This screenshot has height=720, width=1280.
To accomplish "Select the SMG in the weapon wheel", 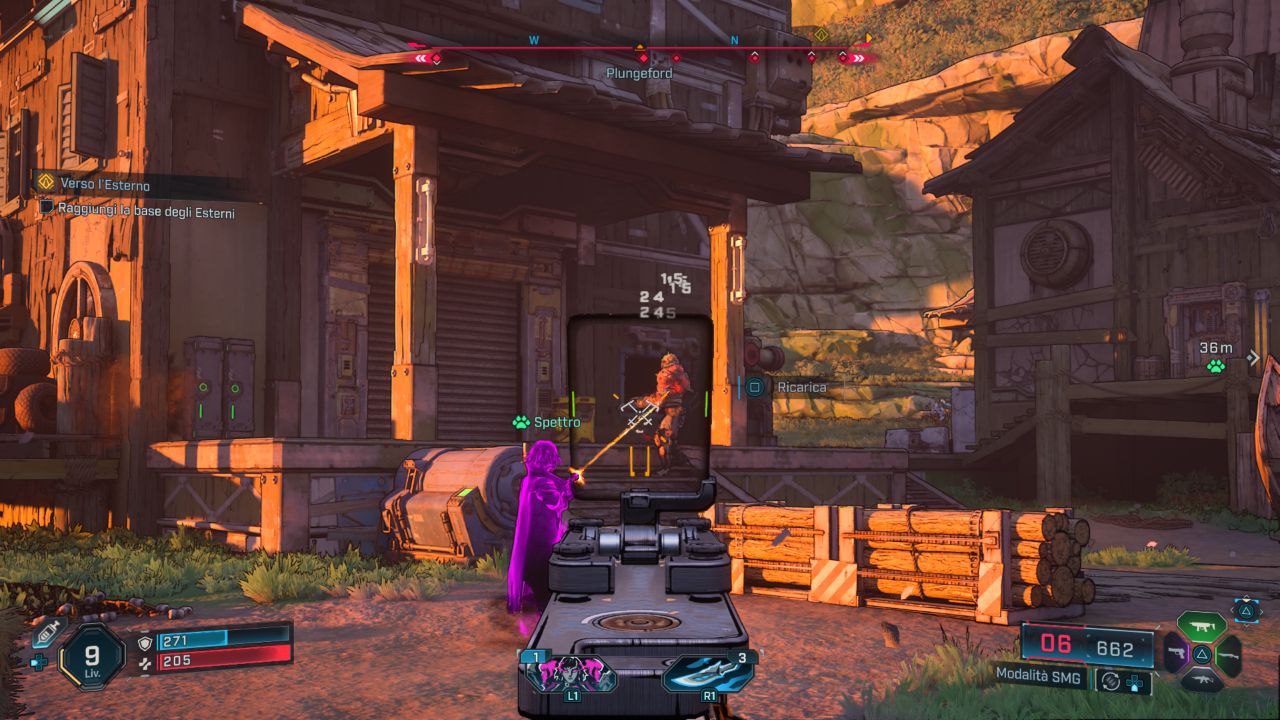I will [1201, 627].
